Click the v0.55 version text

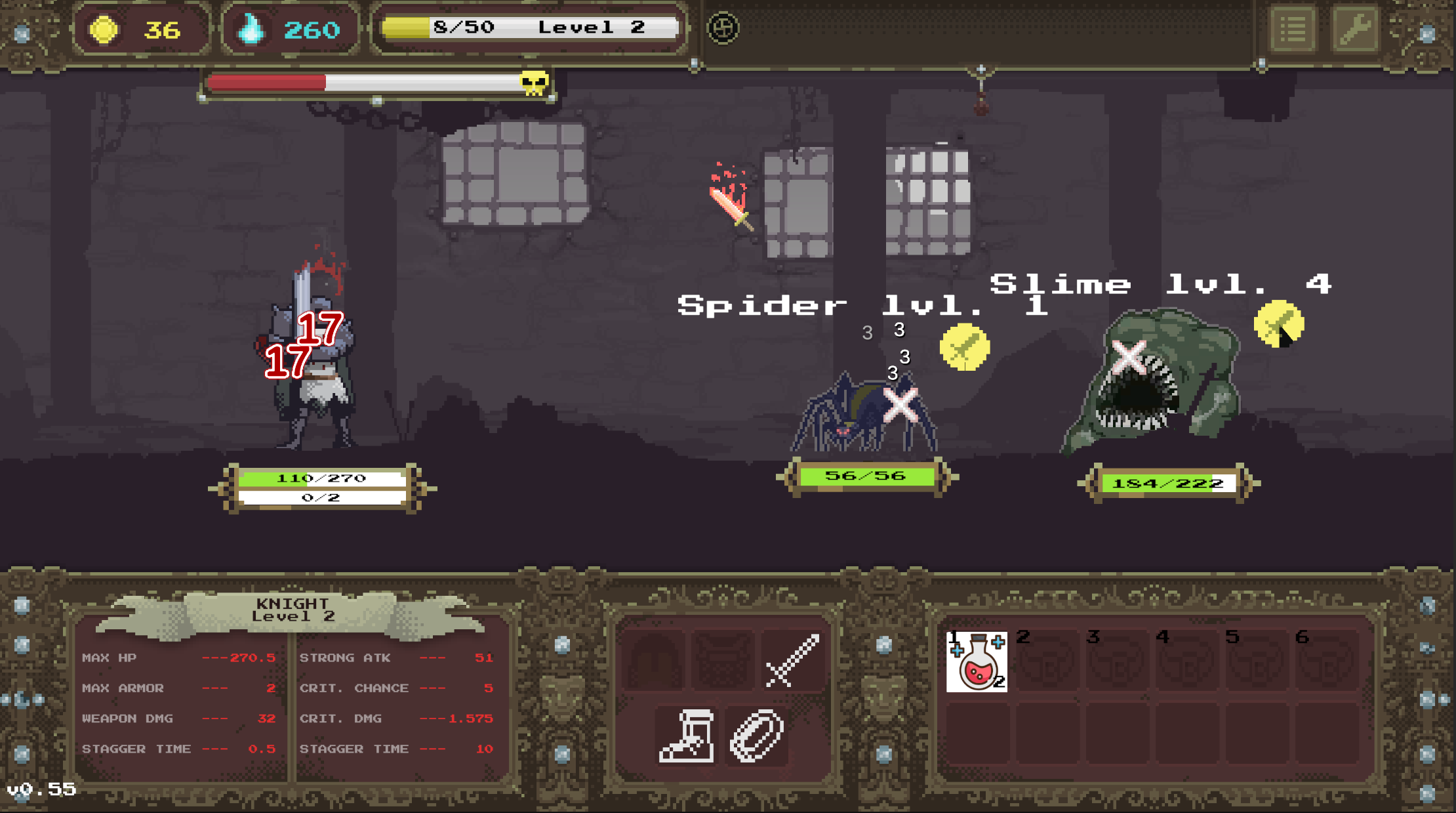(41, 791)
